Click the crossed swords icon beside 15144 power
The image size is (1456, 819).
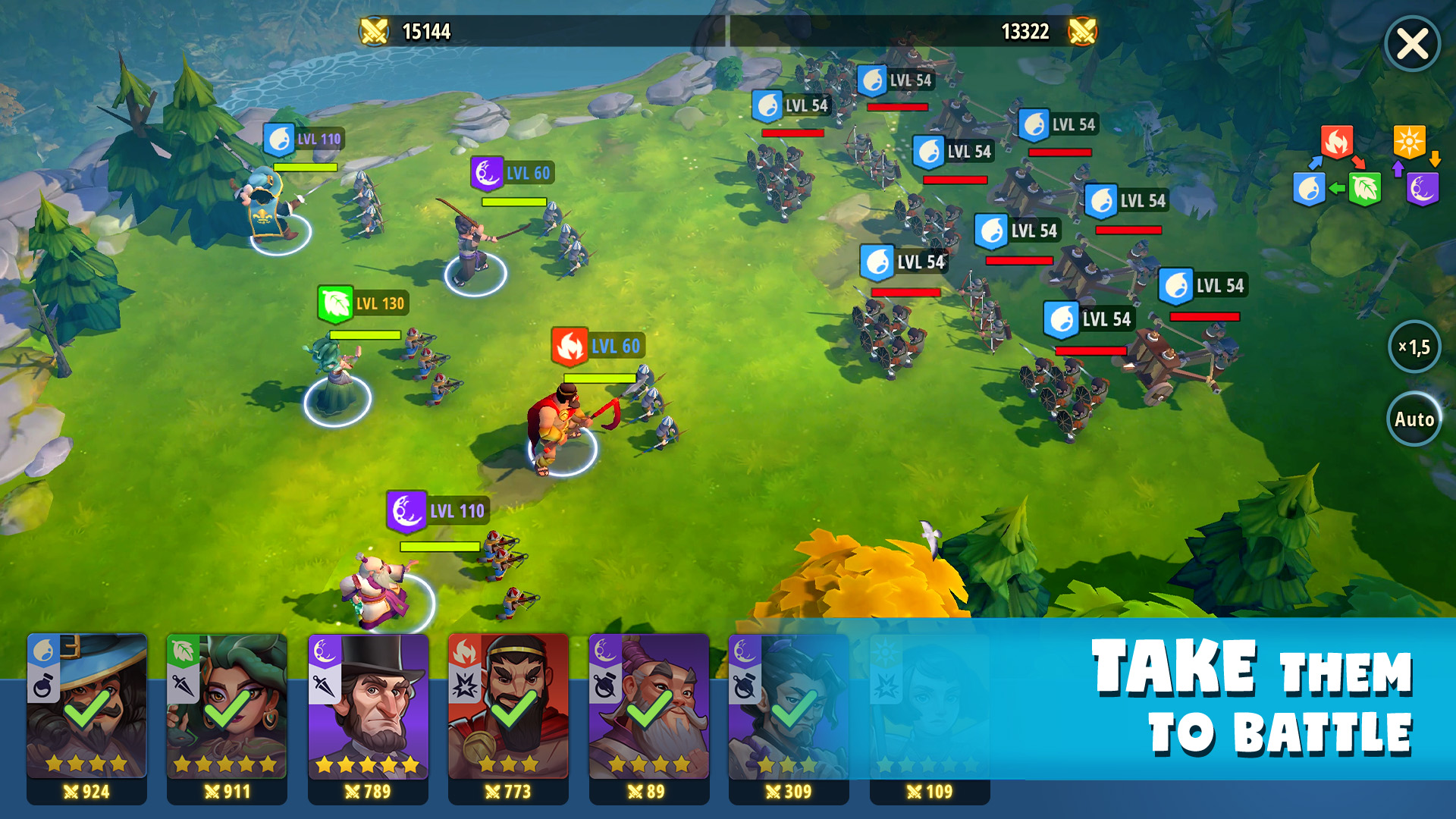pyautogui.click(x=373, y=32)
